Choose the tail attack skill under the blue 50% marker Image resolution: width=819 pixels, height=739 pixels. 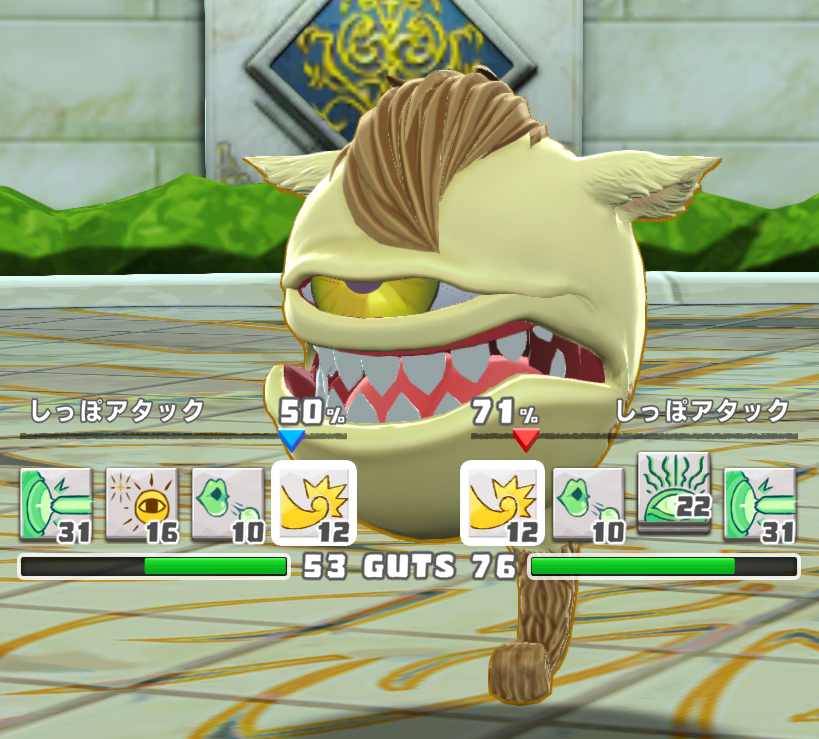(314, 503)
